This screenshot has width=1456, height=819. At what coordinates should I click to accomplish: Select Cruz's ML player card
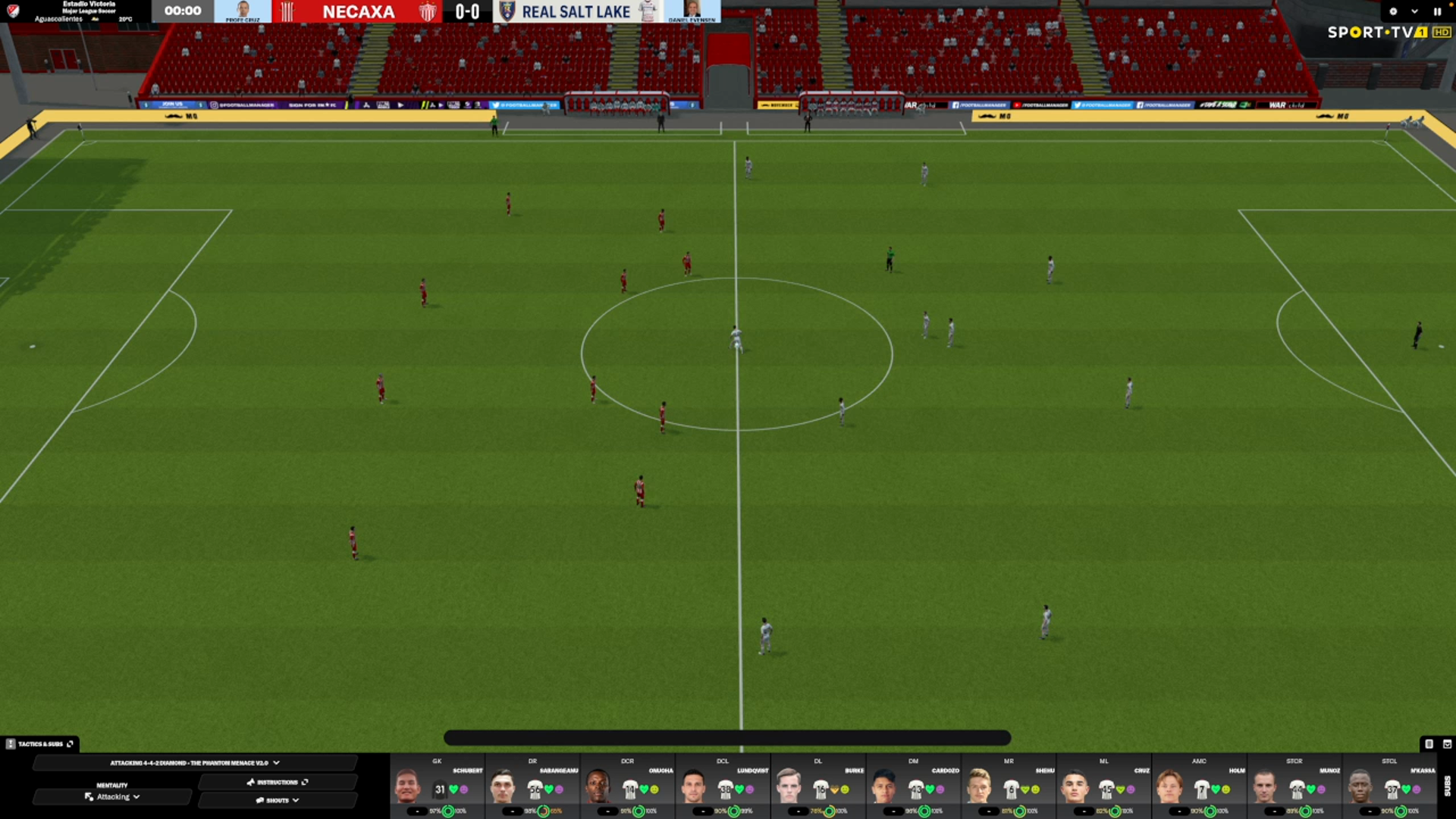pyautogui.click(x=1105, y=787)
